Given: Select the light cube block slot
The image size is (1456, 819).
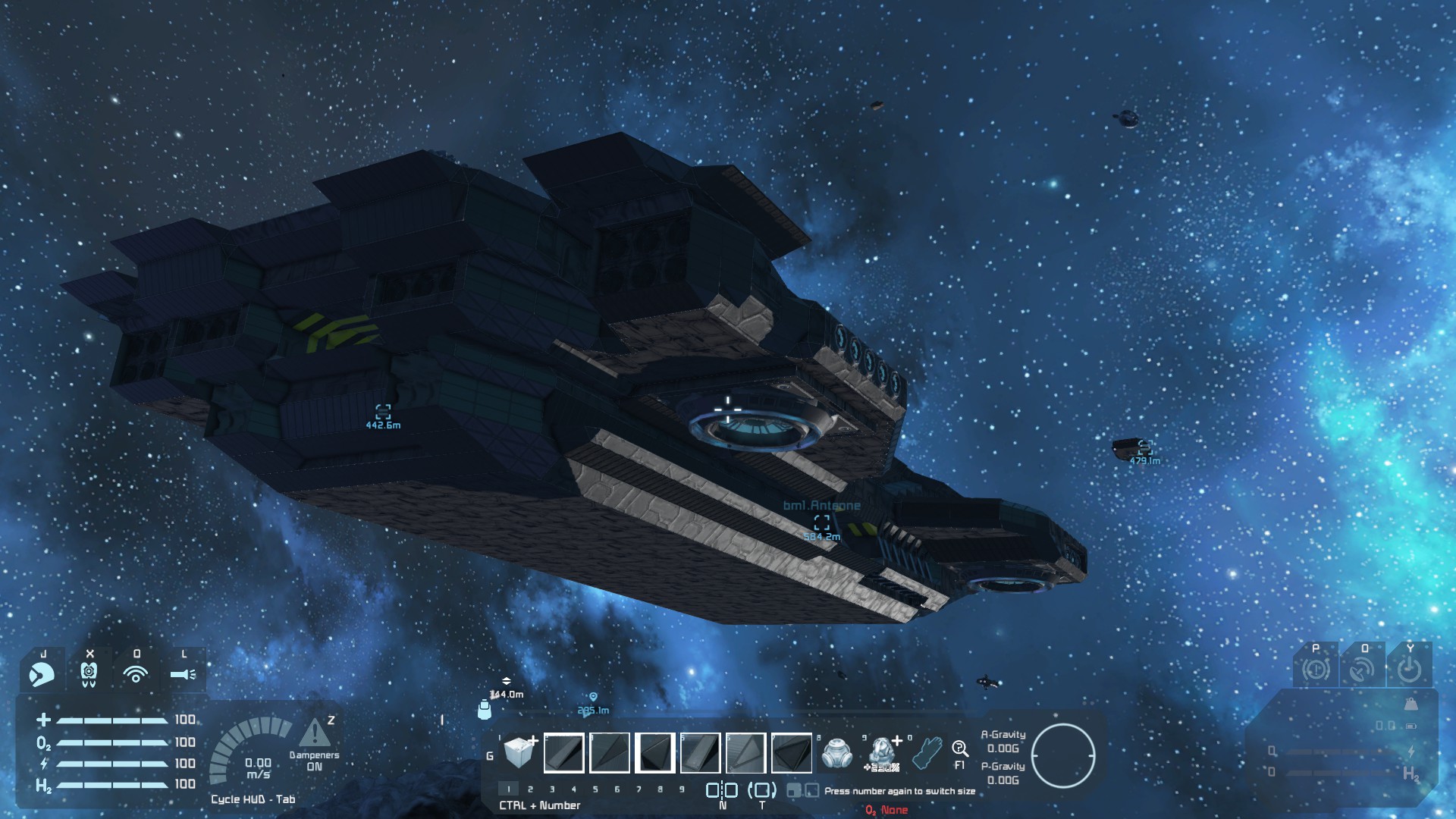Looking at the screenshot, I should tap(519, 752).
